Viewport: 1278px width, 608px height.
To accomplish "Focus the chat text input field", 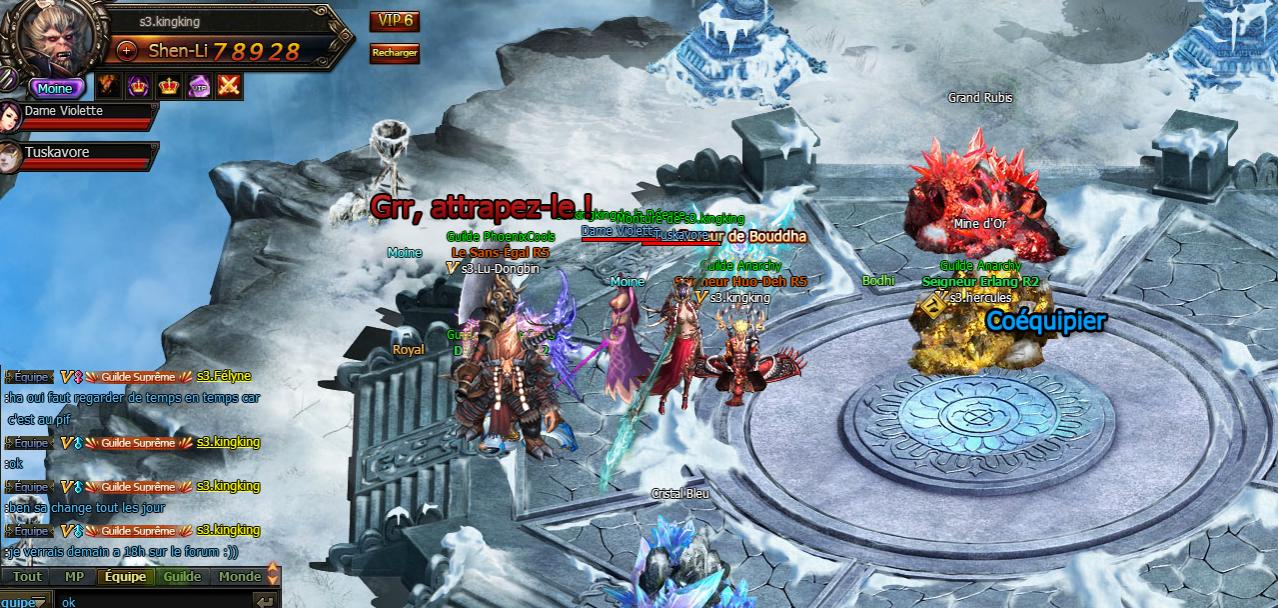I will [x=150, y=602].
